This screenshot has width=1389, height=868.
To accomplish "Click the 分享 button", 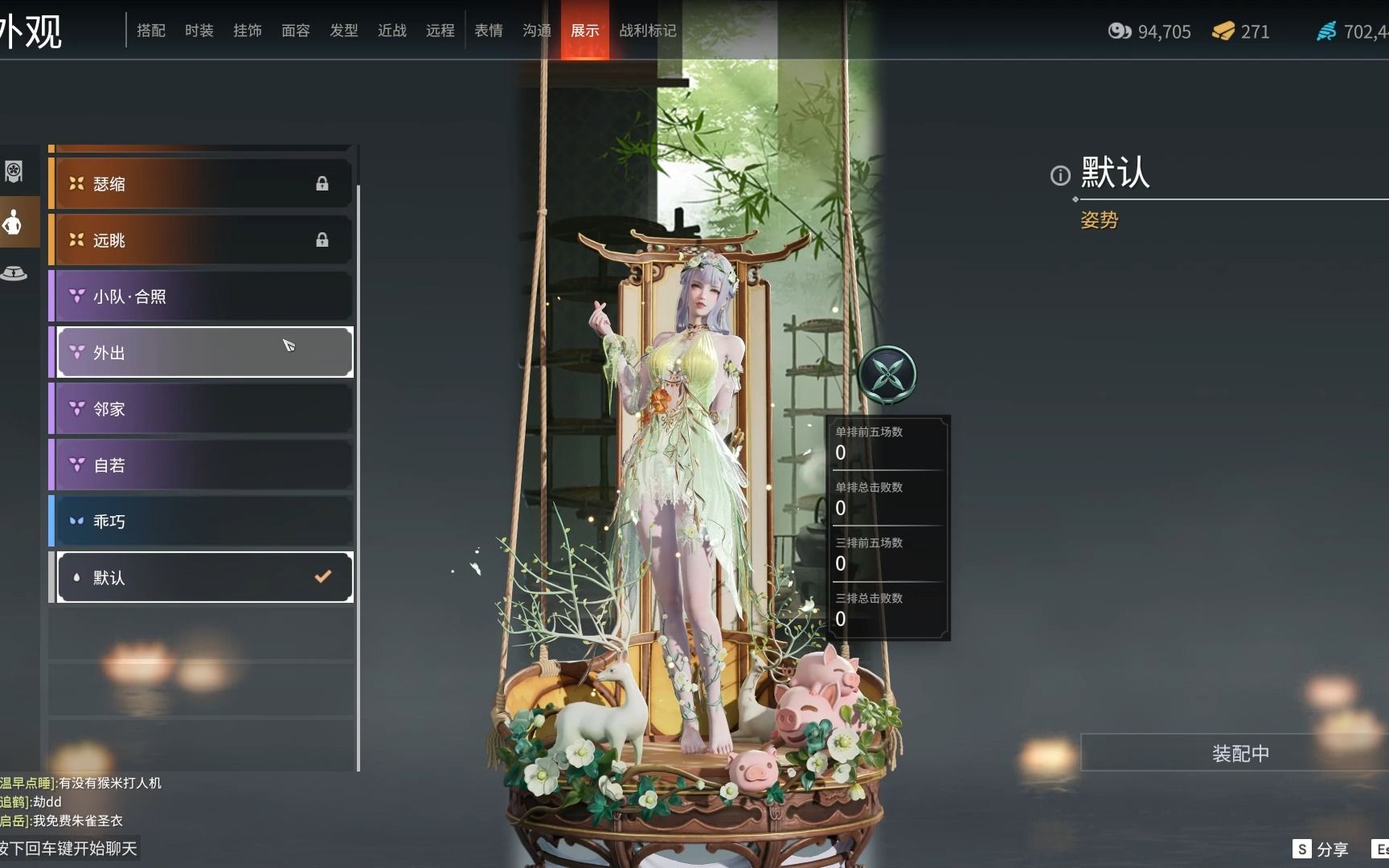I will pos(1337,848).
